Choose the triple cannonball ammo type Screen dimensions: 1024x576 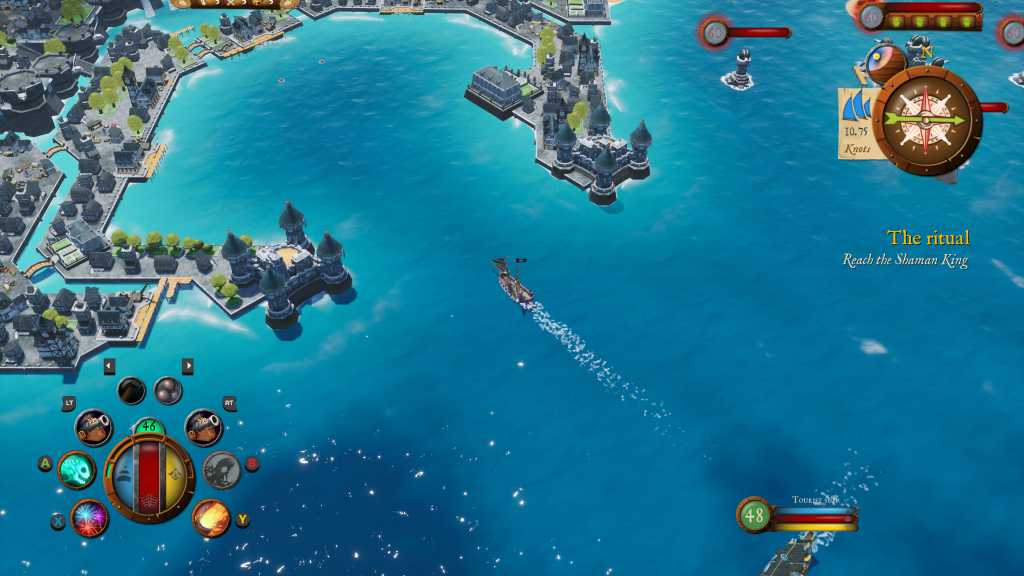[x=168, y=391]
